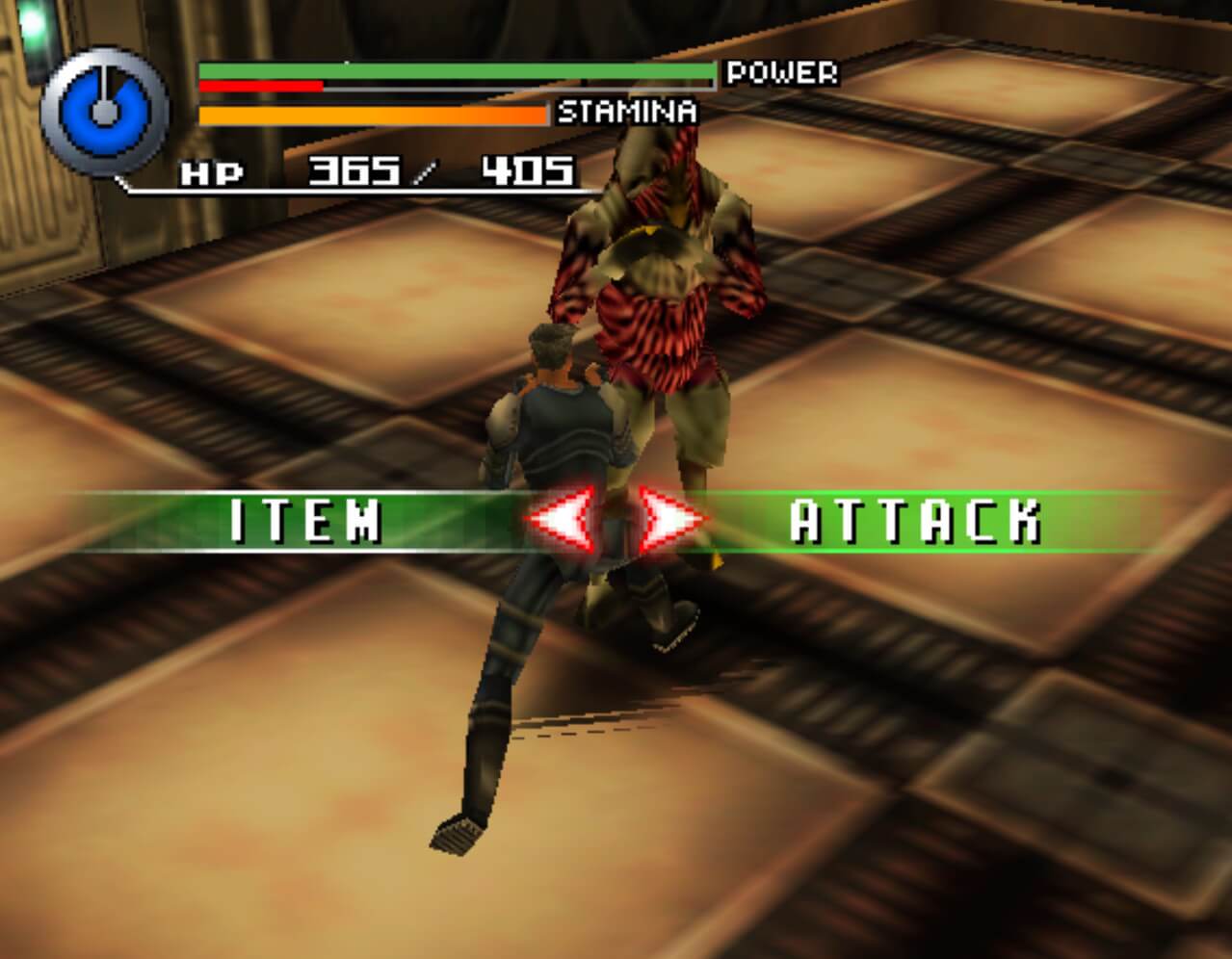Choose the ATTACK command

tap(914, 521)
